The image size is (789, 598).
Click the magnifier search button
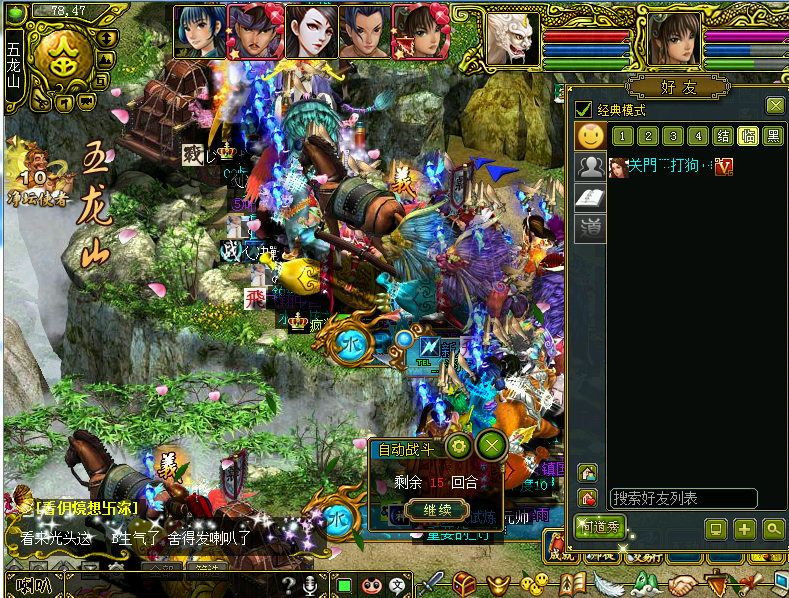coord(773,529)
